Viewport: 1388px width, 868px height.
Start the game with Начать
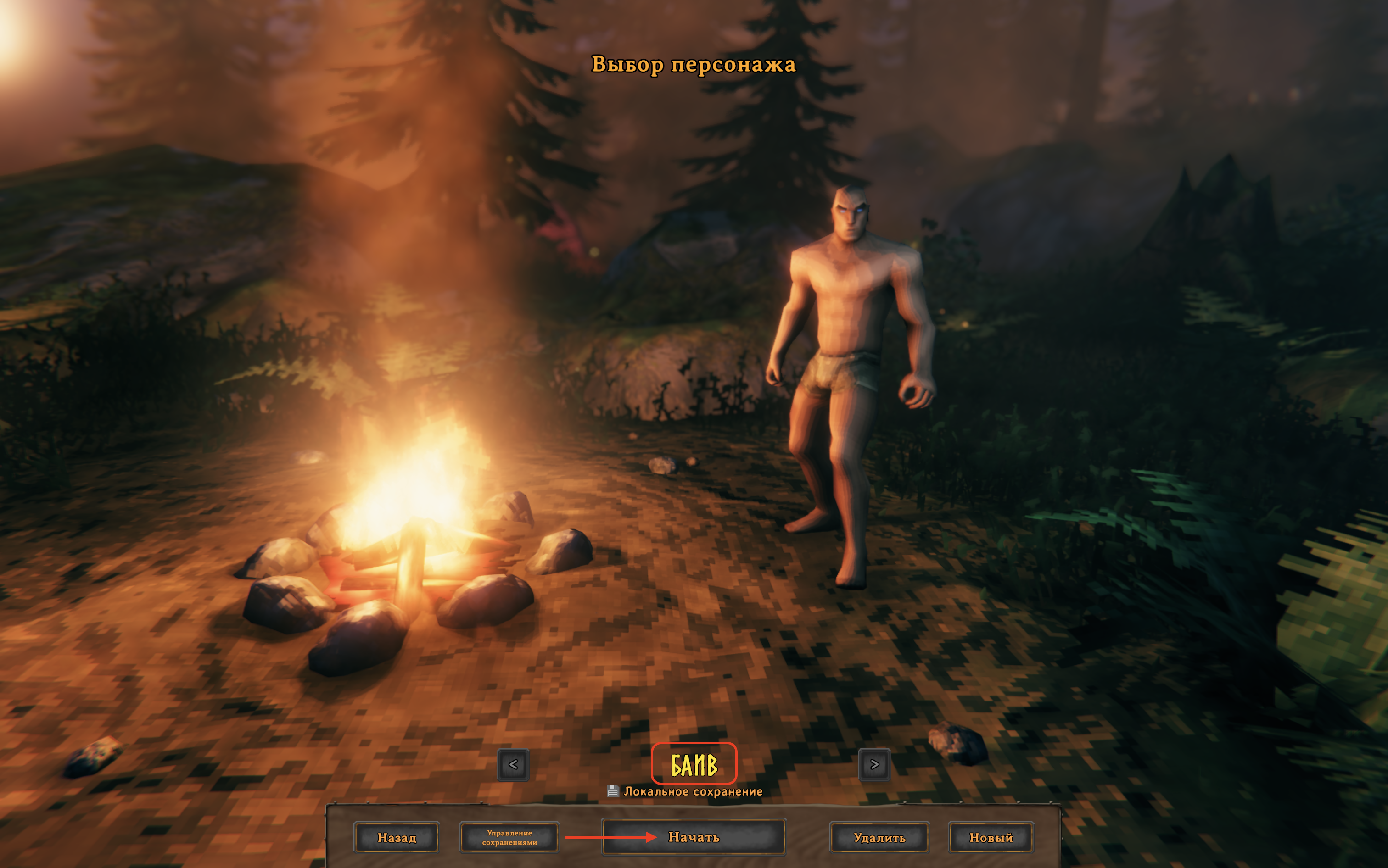[x=694, y=837]
